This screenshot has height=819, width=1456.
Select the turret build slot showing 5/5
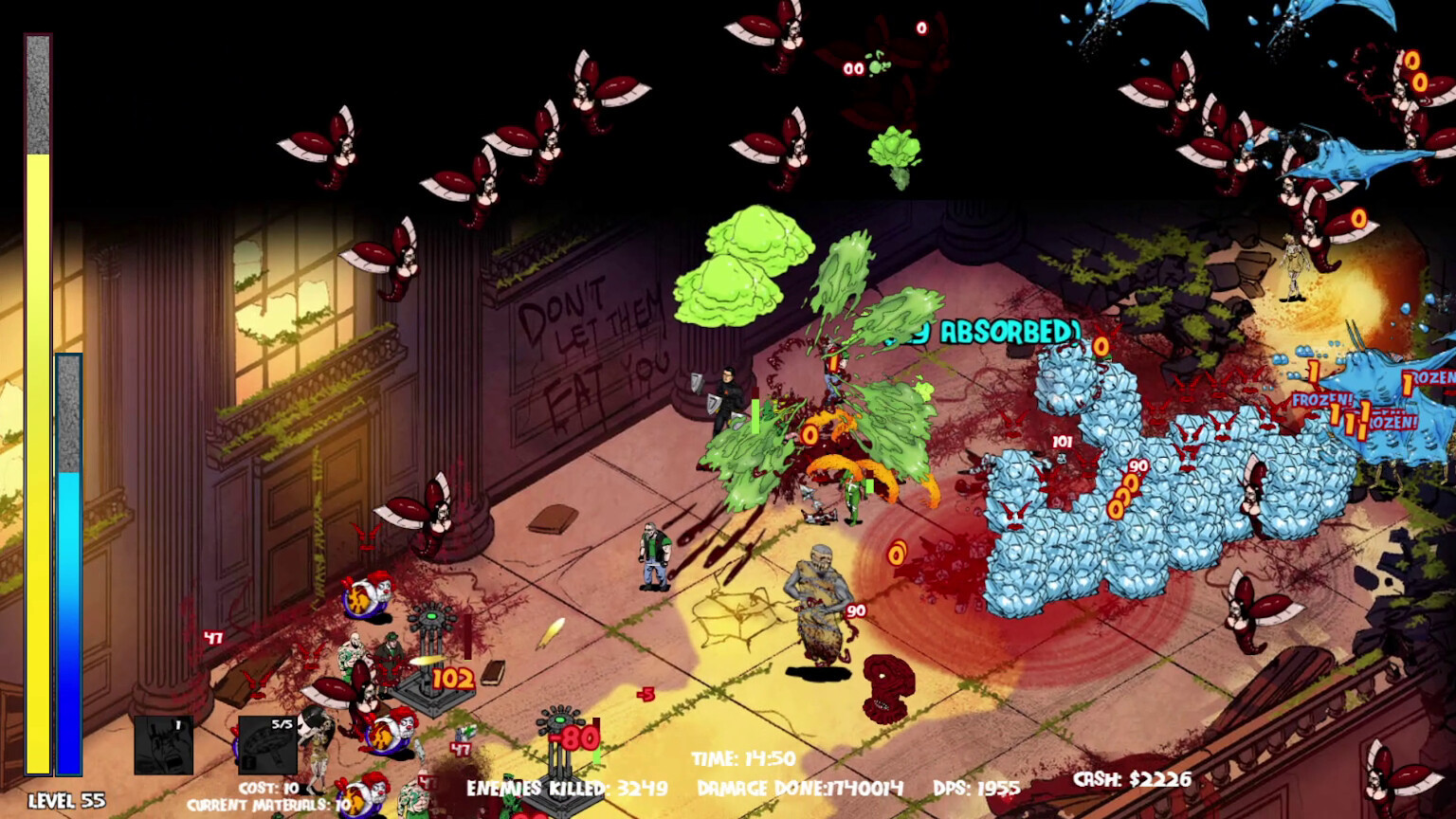coord(266,745)
